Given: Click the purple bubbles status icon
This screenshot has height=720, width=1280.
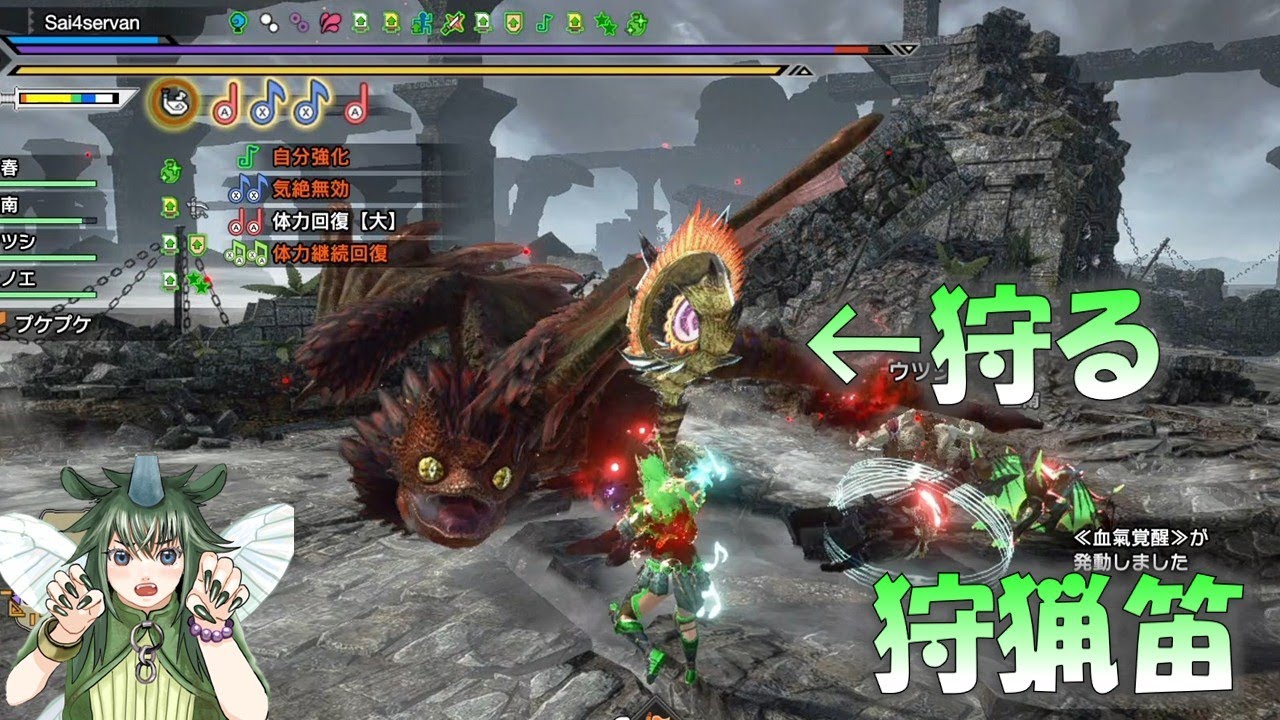Looking at the screenshot, I should [x=299, y=21].
